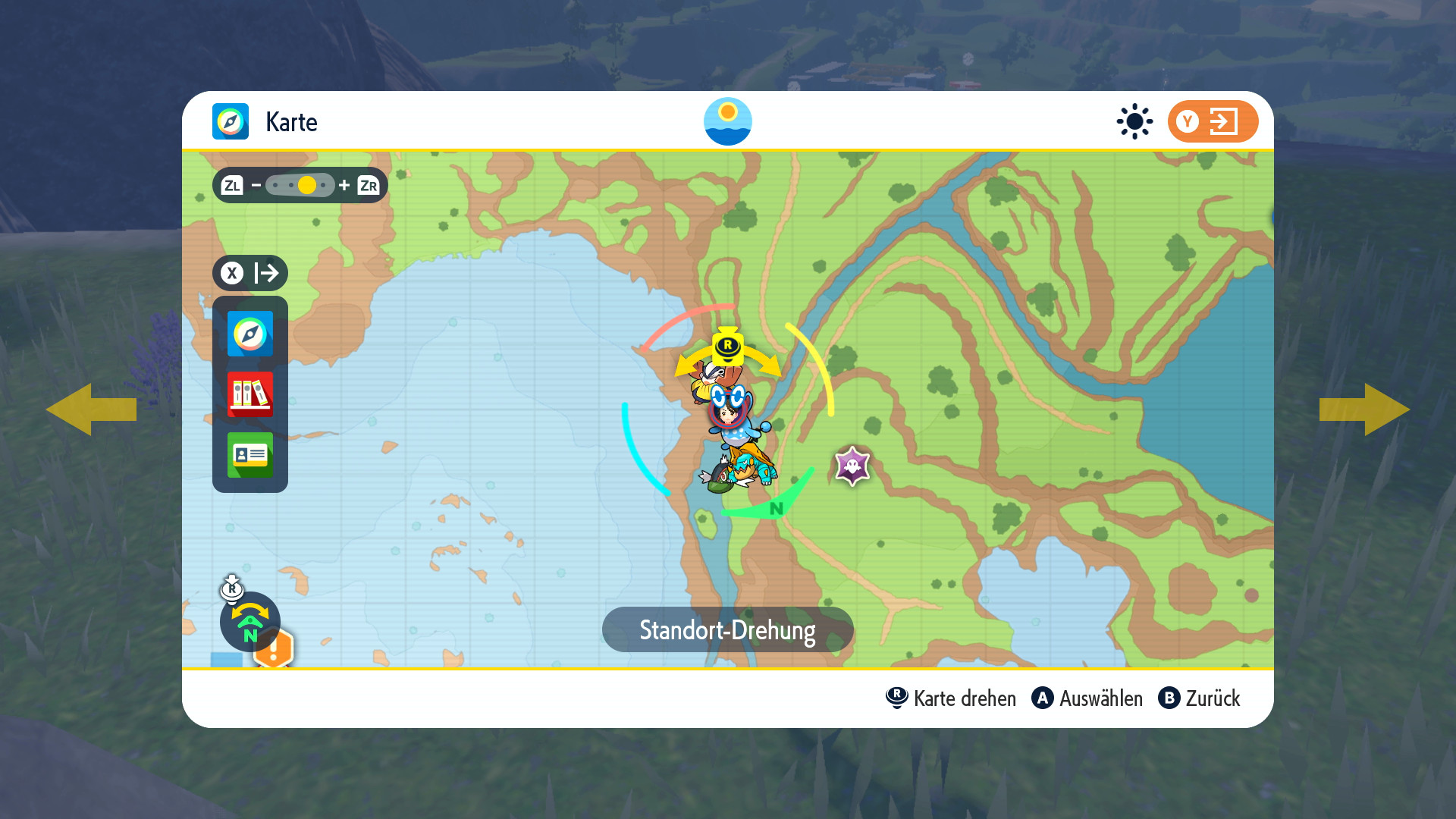
Task: Collapse the sidebar with the arrow toggle
Action: 249,273
